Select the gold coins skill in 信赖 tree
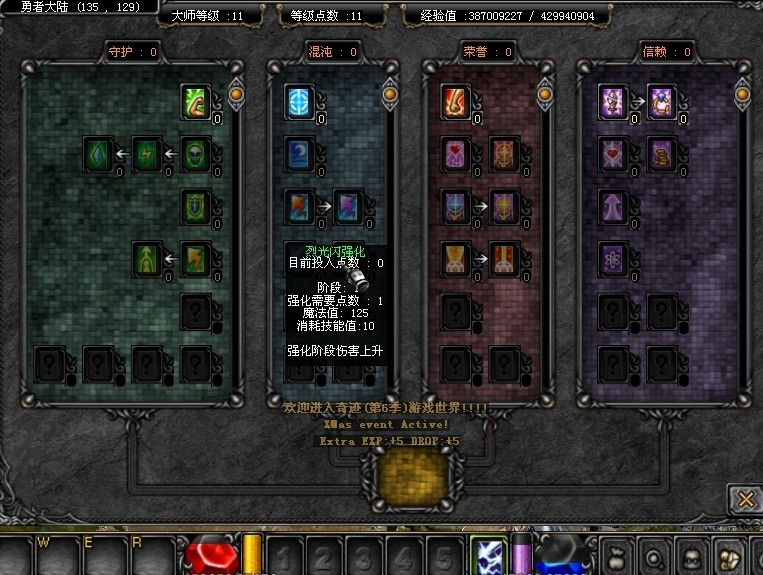This screenshot has height=575, width=763. [x=662, y=154]
